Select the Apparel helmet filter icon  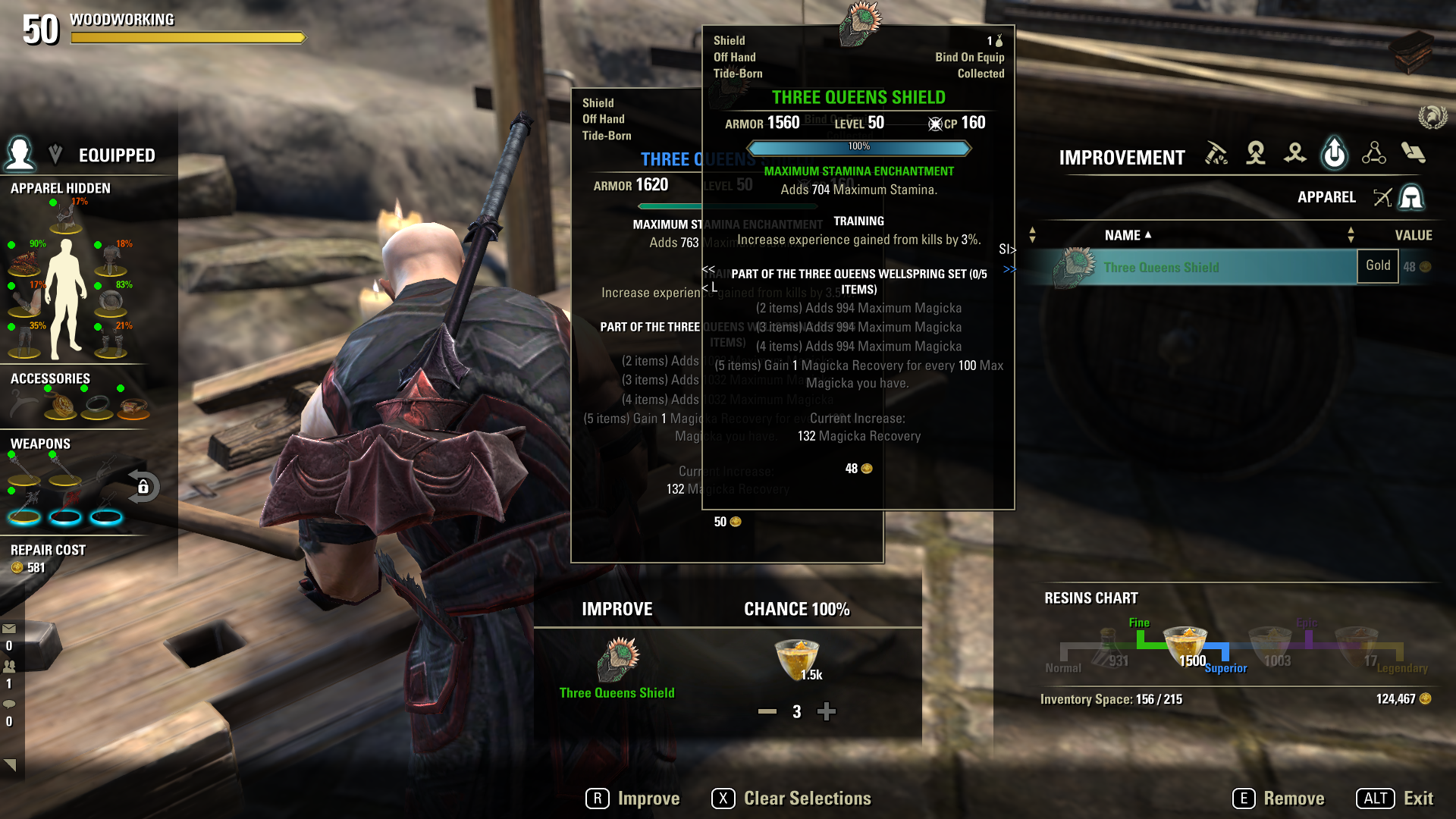coord(1411,198)
